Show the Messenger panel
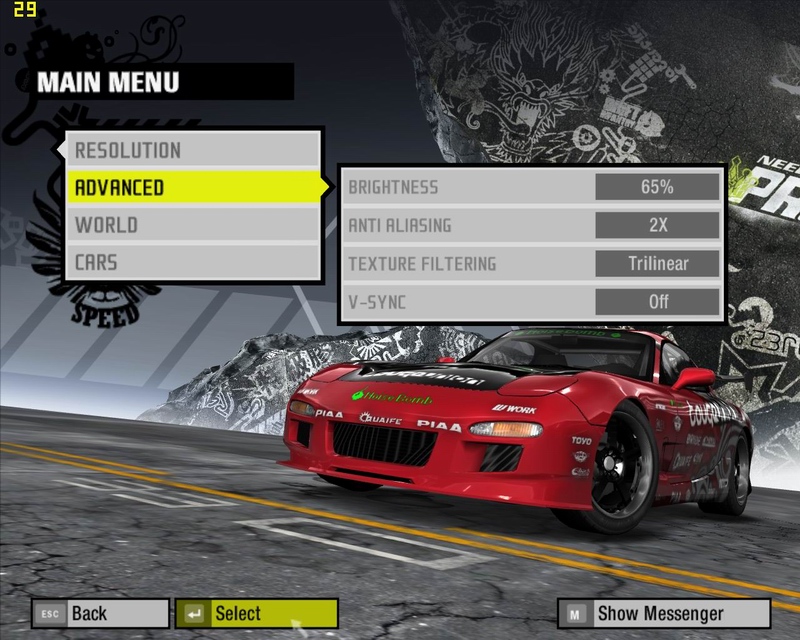Viewport: 800px width, 640px height. coord(665,613)
